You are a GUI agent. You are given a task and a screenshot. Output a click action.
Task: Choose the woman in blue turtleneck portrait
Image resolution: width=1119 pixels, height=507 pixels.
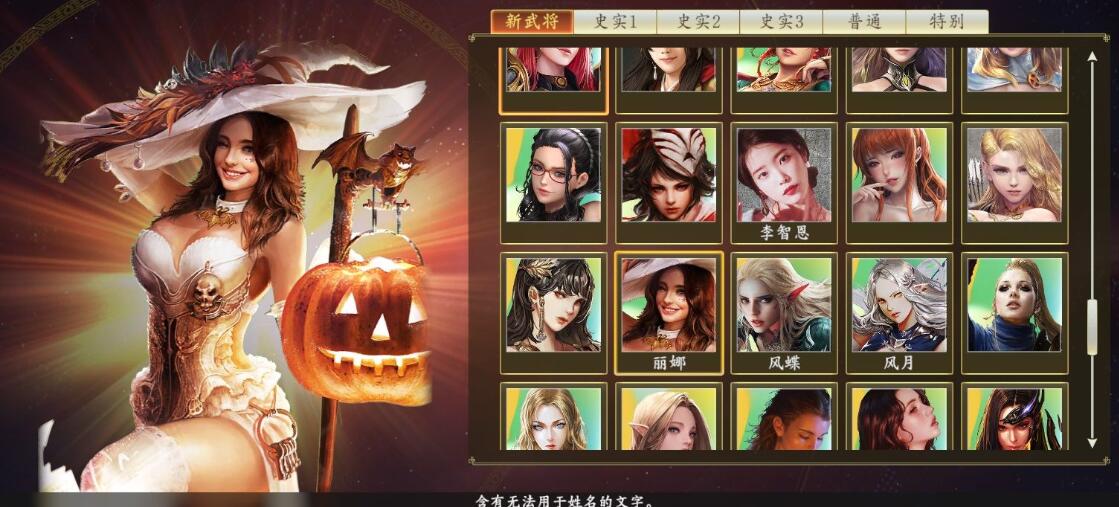click(1014, 305)
